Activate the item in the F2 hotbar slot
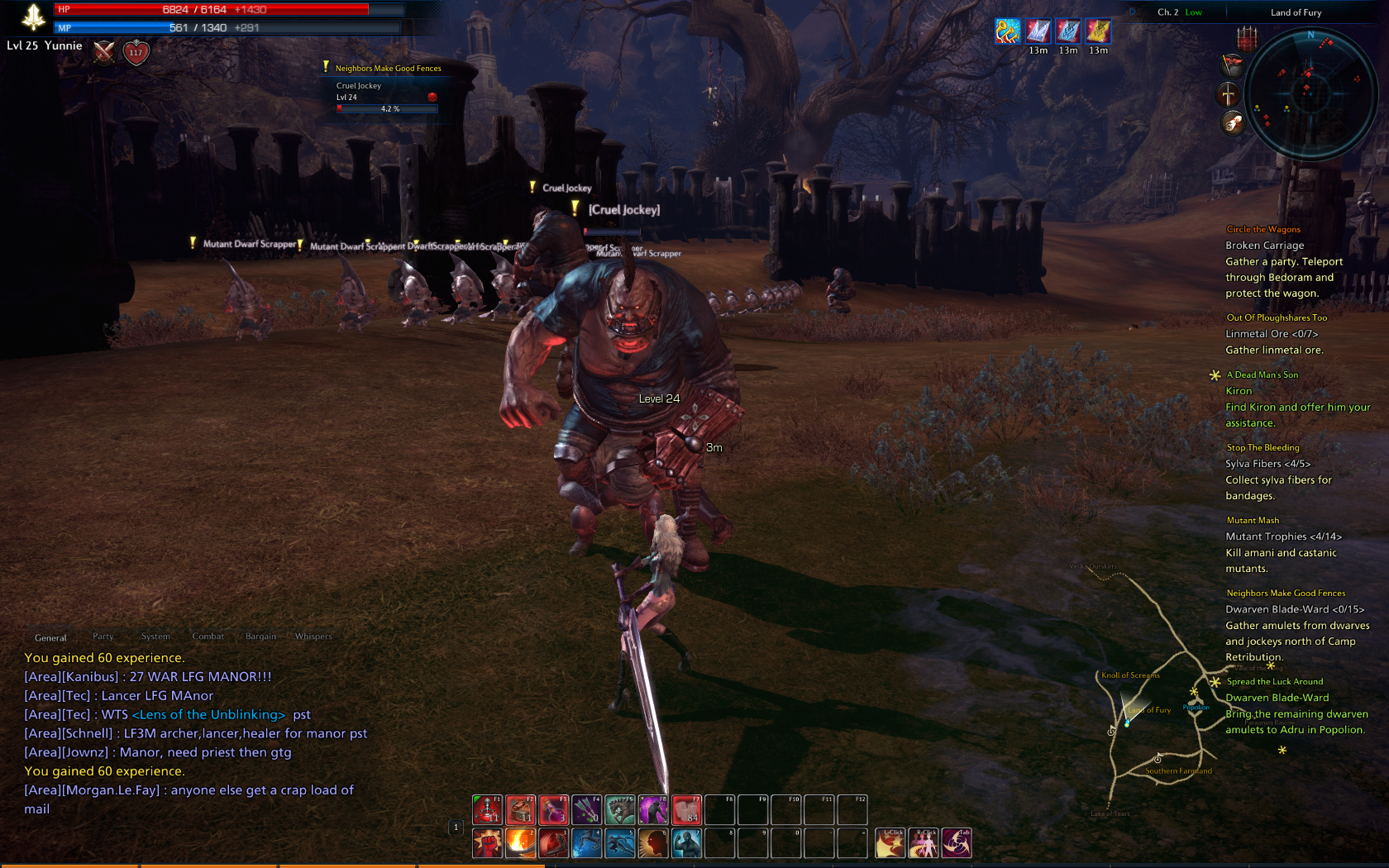 (x=521, y=808)
